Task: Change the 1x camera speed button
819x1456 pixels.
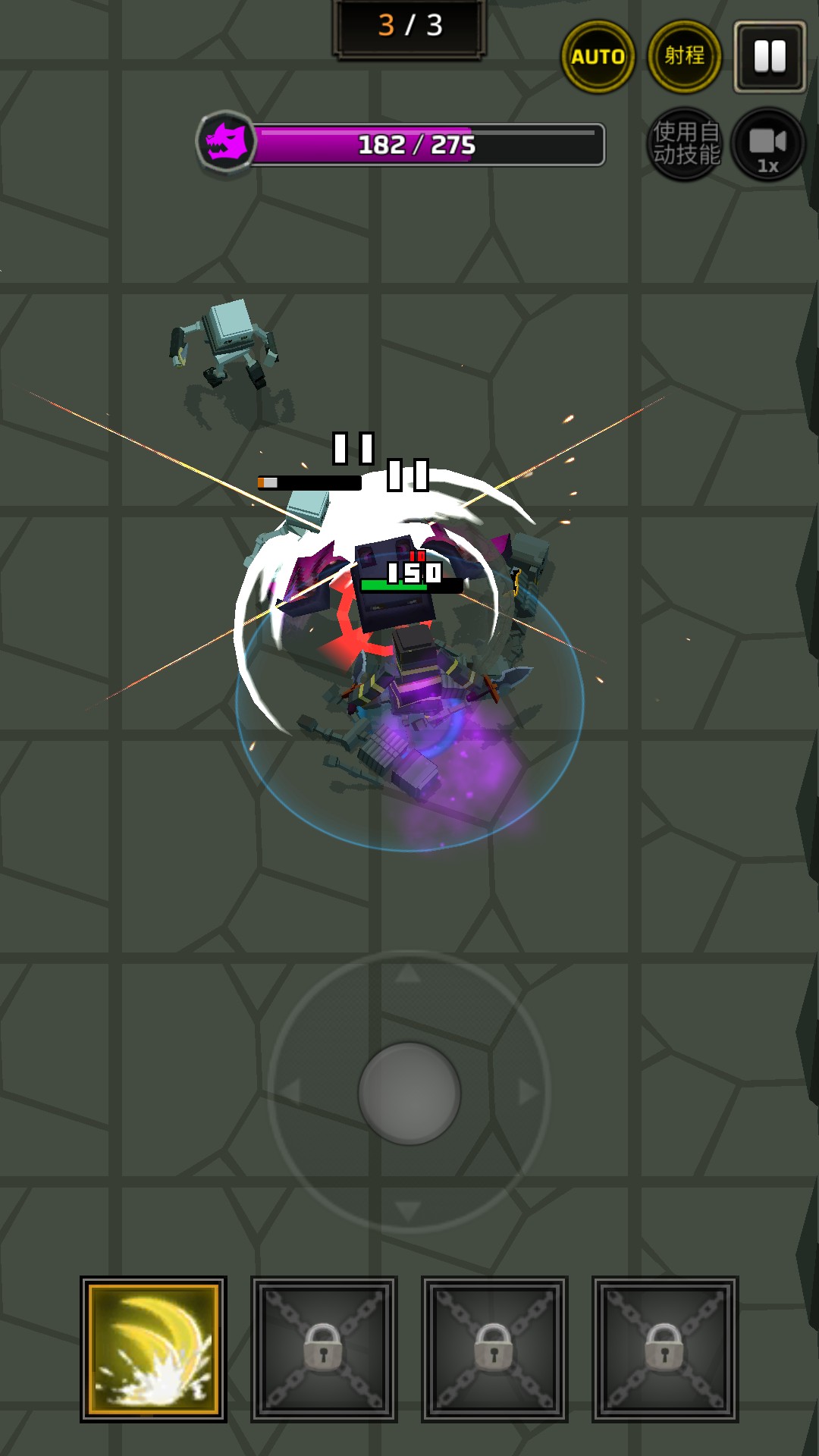Action: tap(768, 144)
